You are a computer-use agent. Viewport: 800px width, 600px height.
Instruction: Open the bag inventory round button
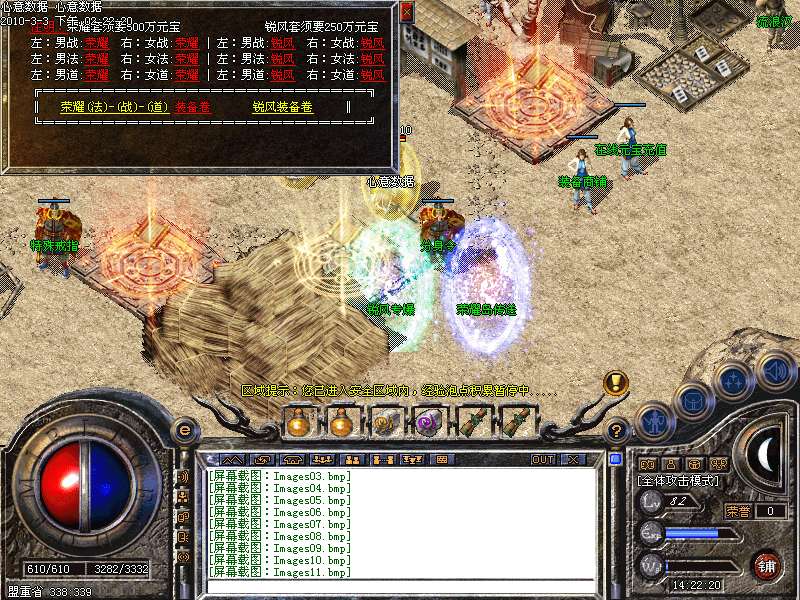click(x=693, y=400)
